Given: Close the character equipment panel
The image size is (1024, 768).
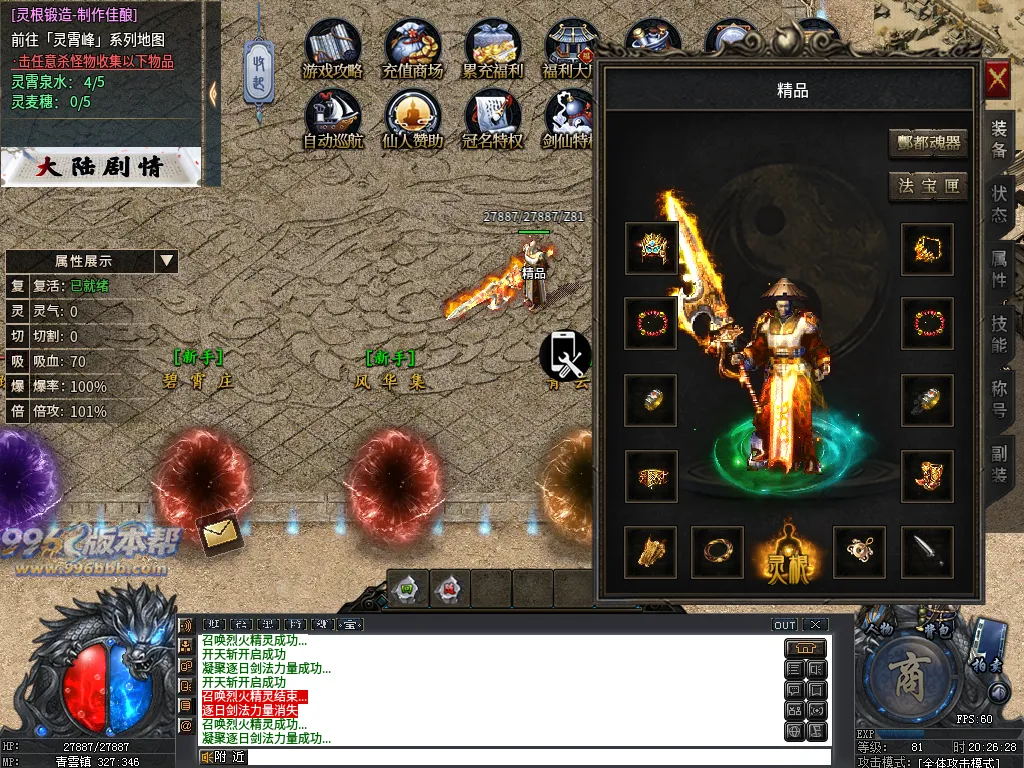Looking at the screenshot, I should coord(997,81).
